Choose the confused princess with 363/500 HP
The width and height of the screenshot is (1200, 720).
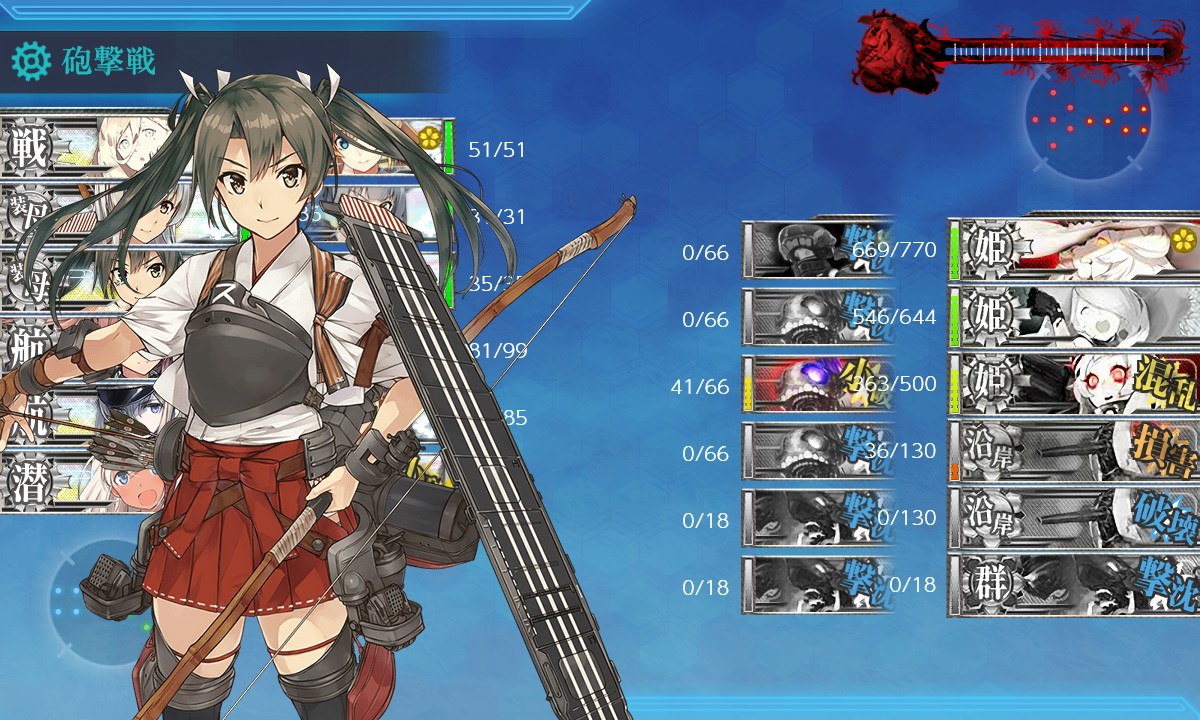point(1075,383)
